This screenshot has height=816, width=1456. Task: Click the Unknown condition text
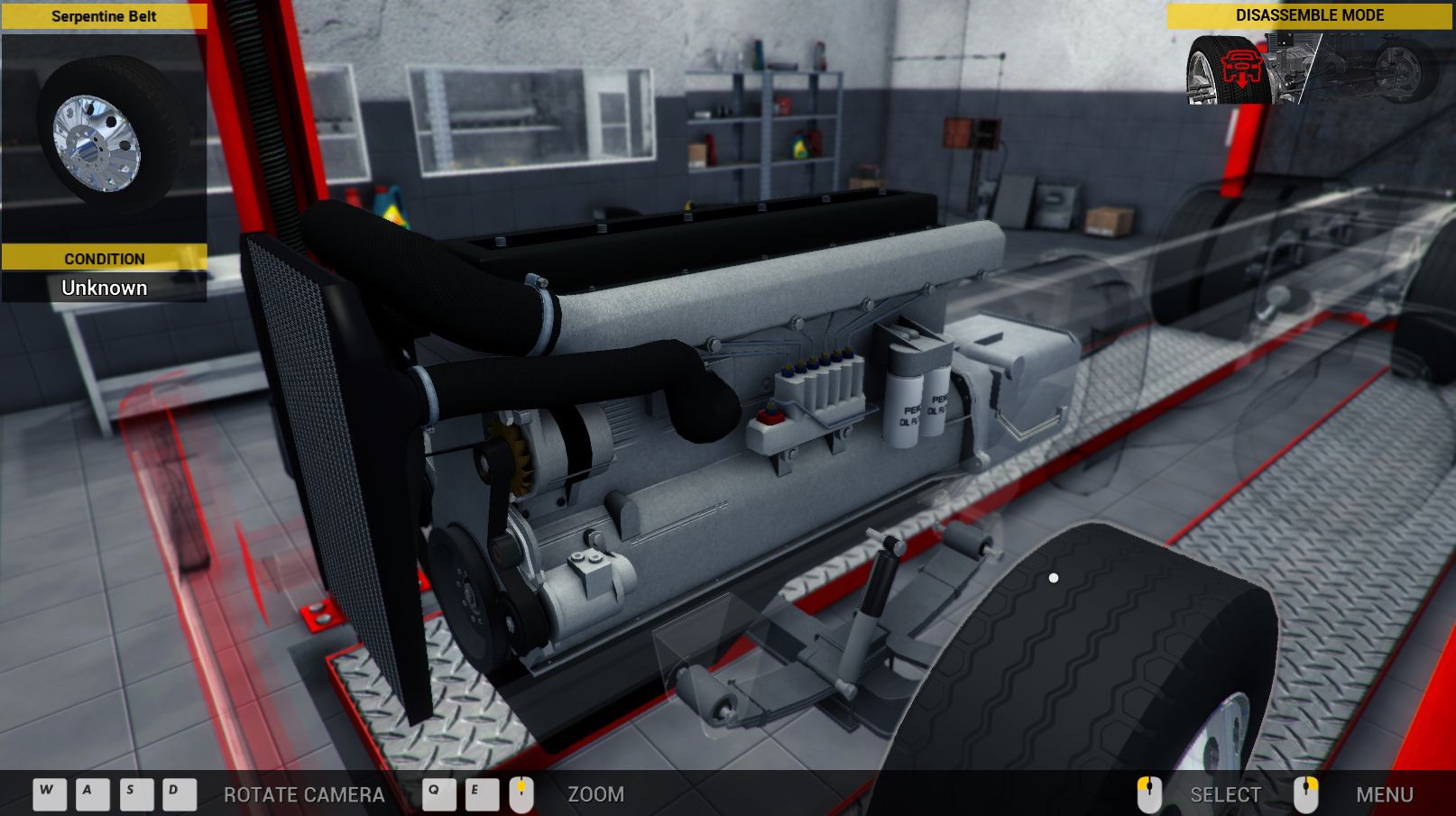(x=105, y=288)
